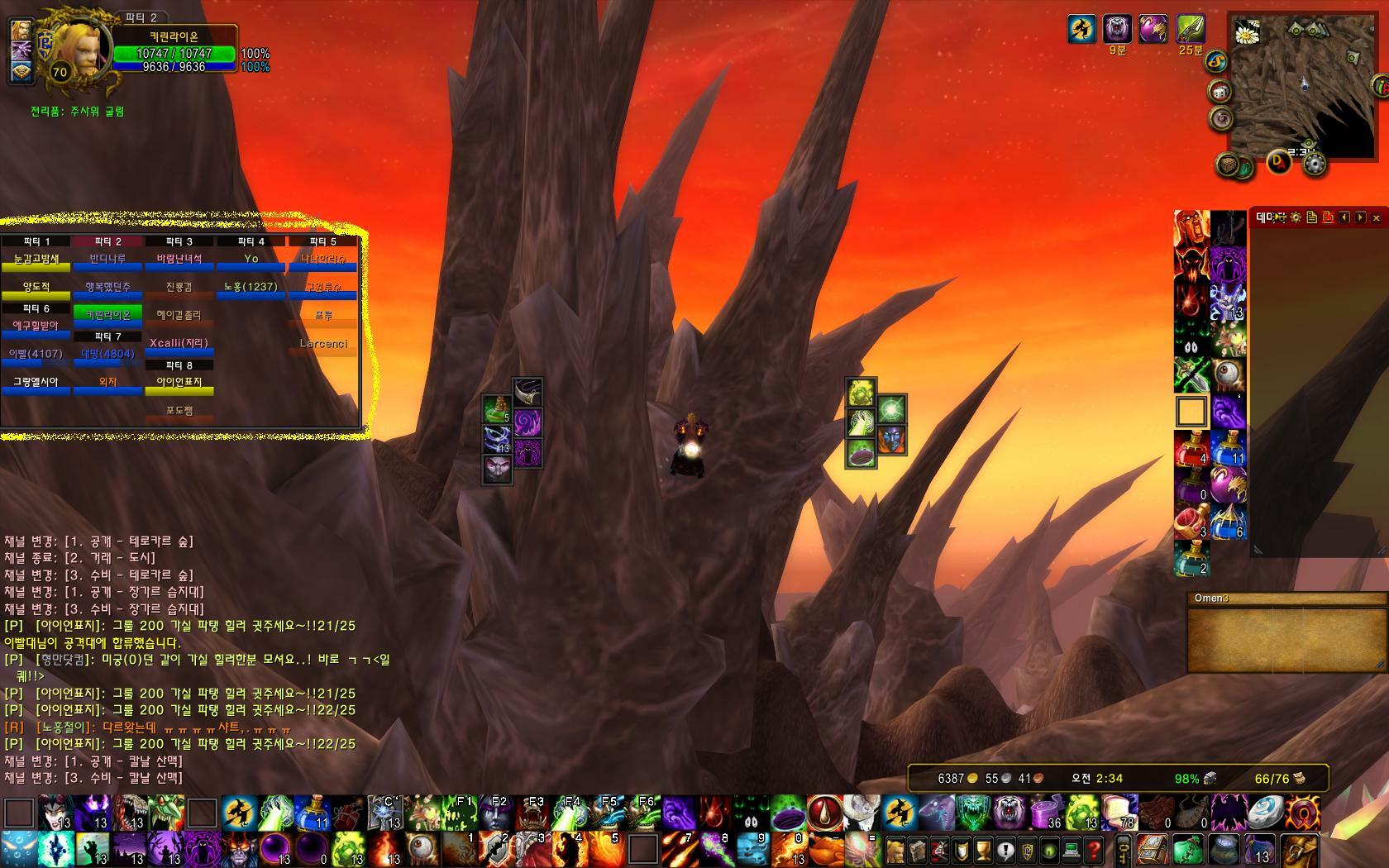Viewport: 1389px width, 868px height.
Task: Target Xcalli in the raid frames
Action: coord(179,344)
